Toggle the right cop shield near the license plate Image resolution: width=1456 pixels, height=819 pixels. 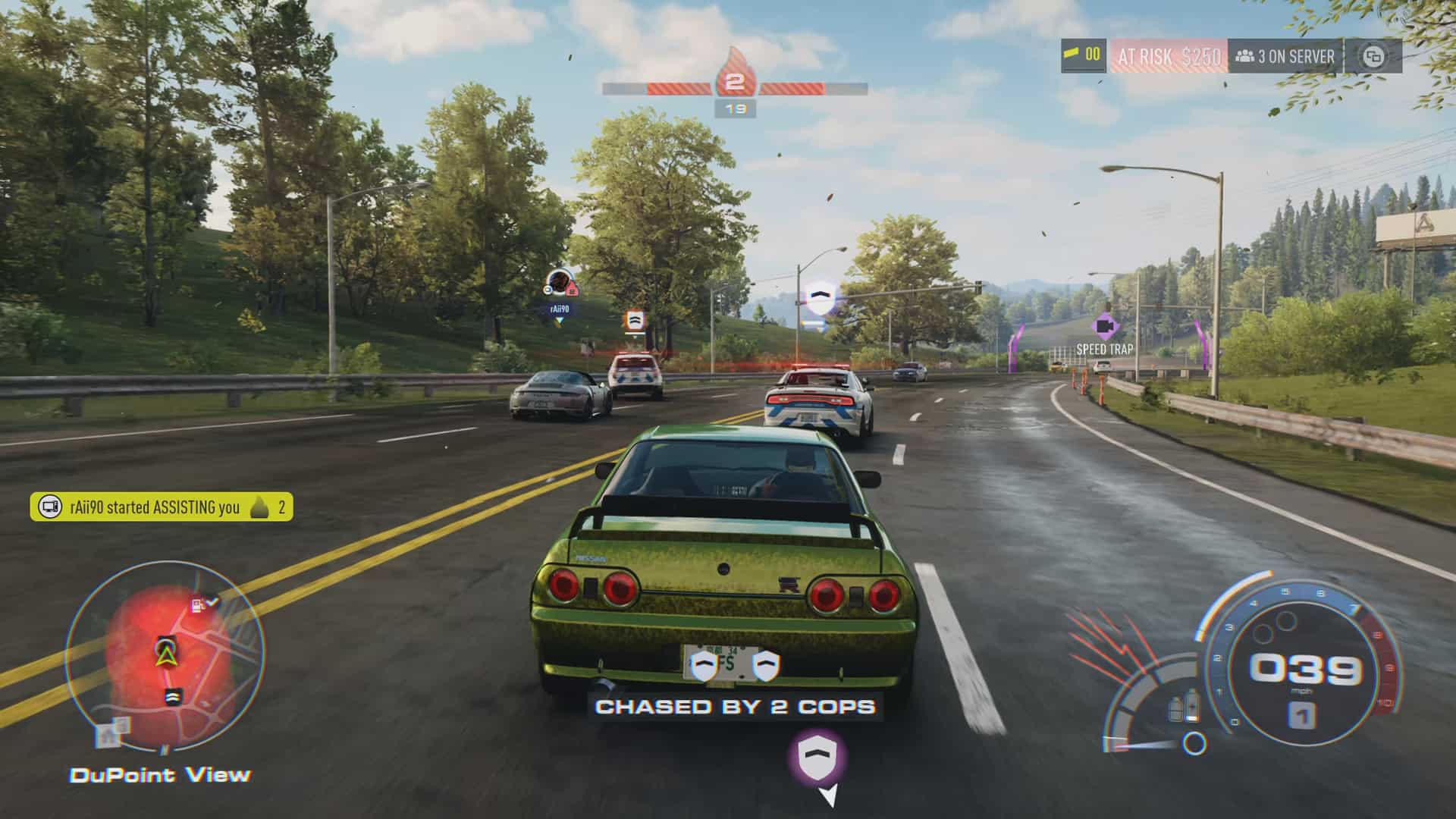pyautogui.click(x=766, y=665)
